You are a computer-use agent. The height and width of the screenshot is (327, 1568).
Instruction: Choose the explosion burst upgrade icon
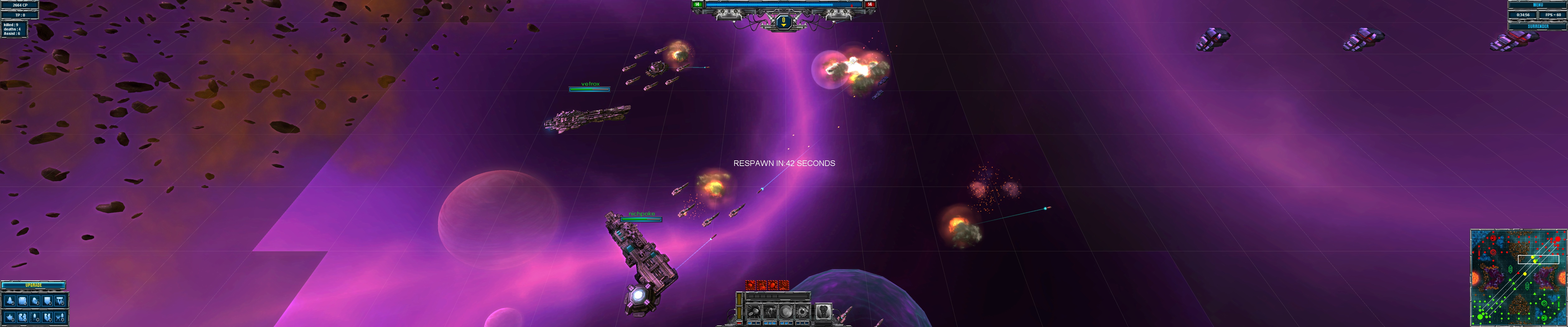(x=10, y=317)
